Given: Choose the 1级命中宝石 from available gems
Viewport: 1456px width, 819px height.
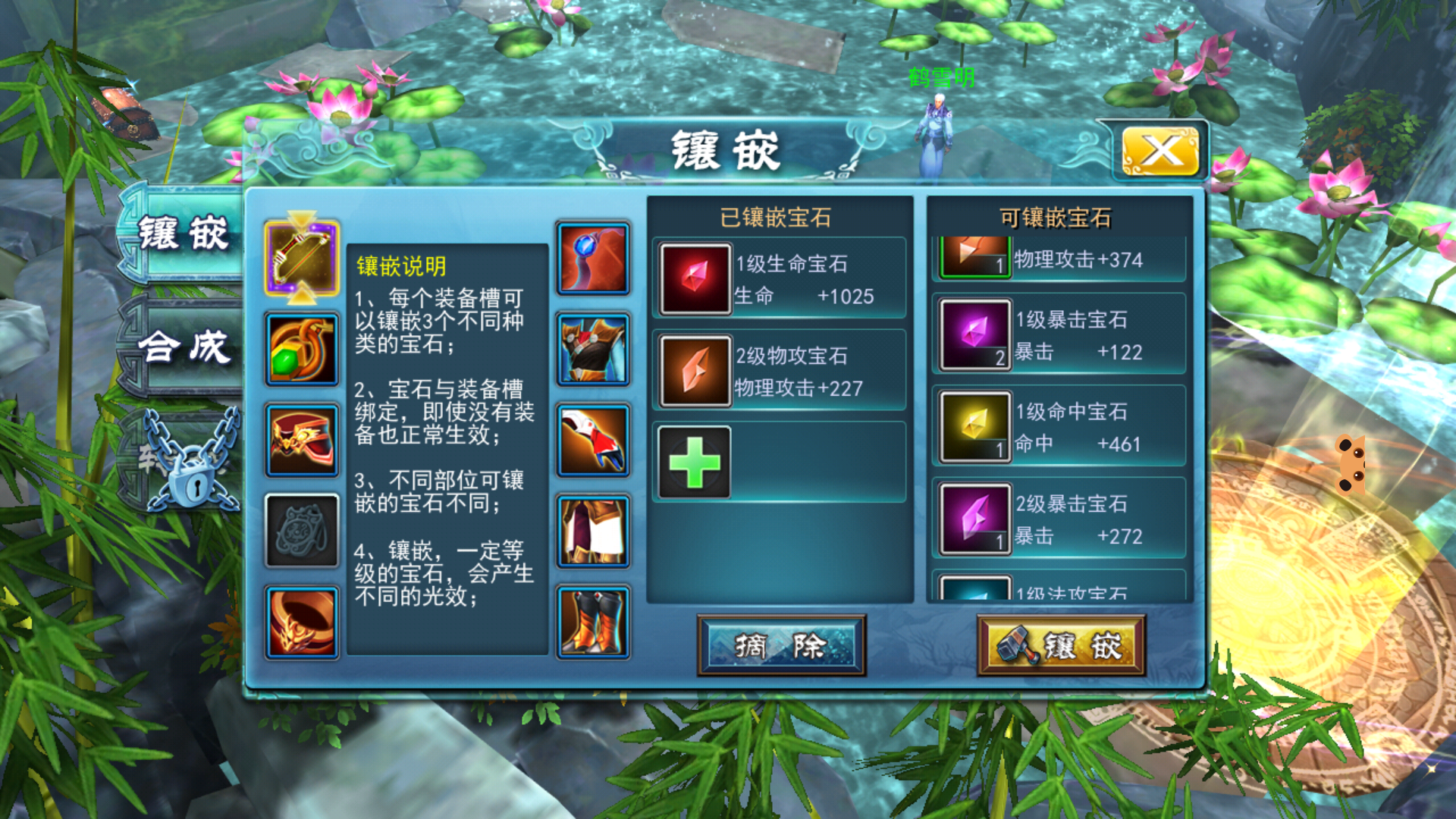Looking at the screenshot, I should 1059,427.
